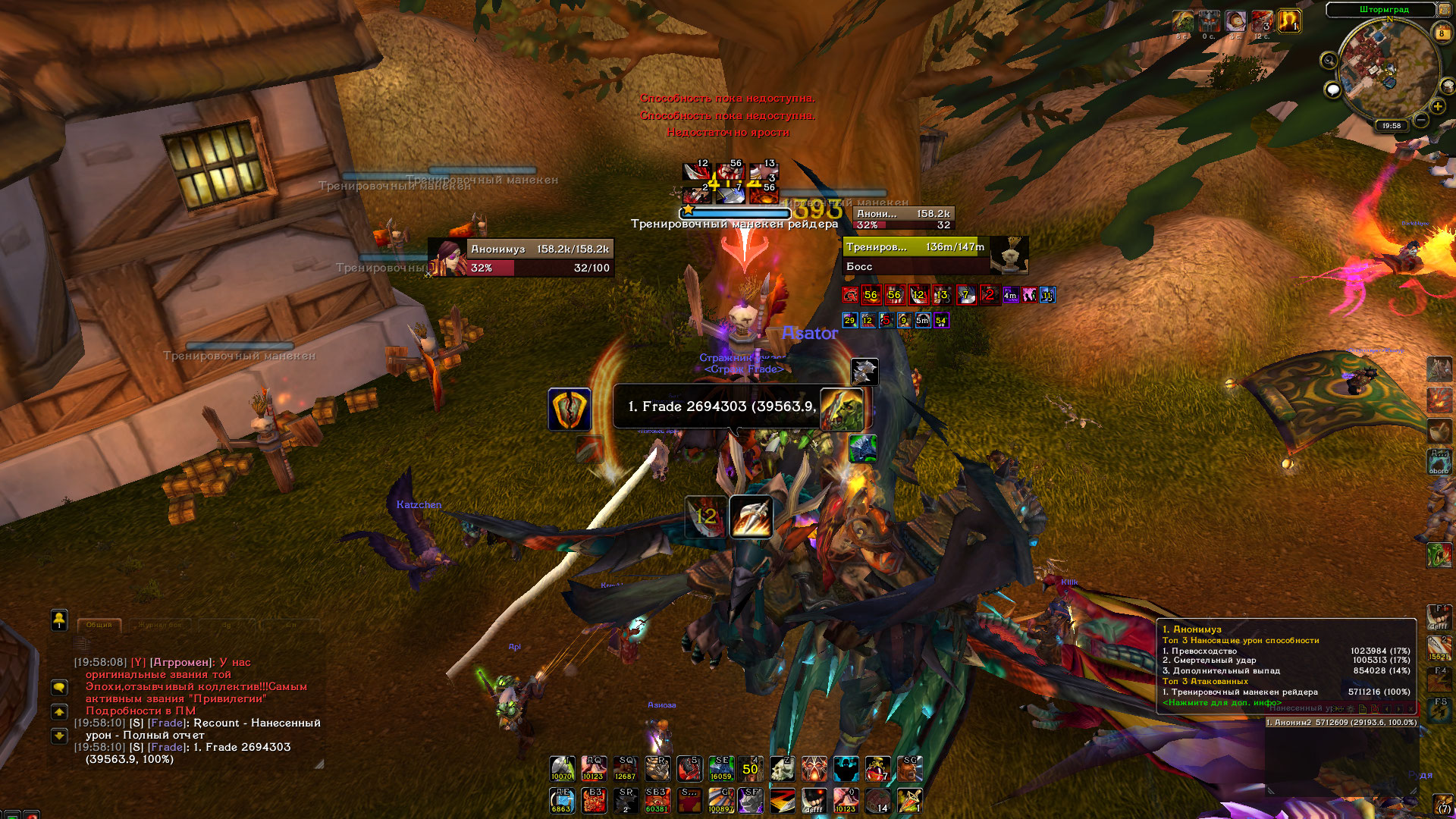Screen dimensions: 1456x819
Task: Switch to the Общий chat tab
Action: (99, 625)
